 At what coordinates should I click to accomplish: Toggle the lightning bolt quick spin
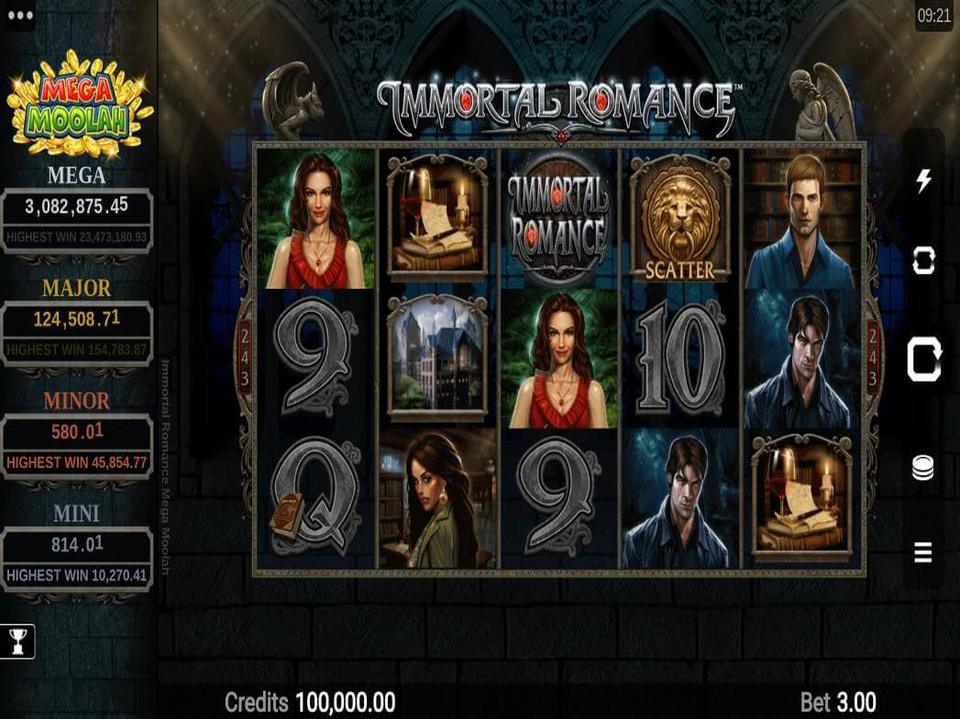pyautogui.click(x=924, y=180)
